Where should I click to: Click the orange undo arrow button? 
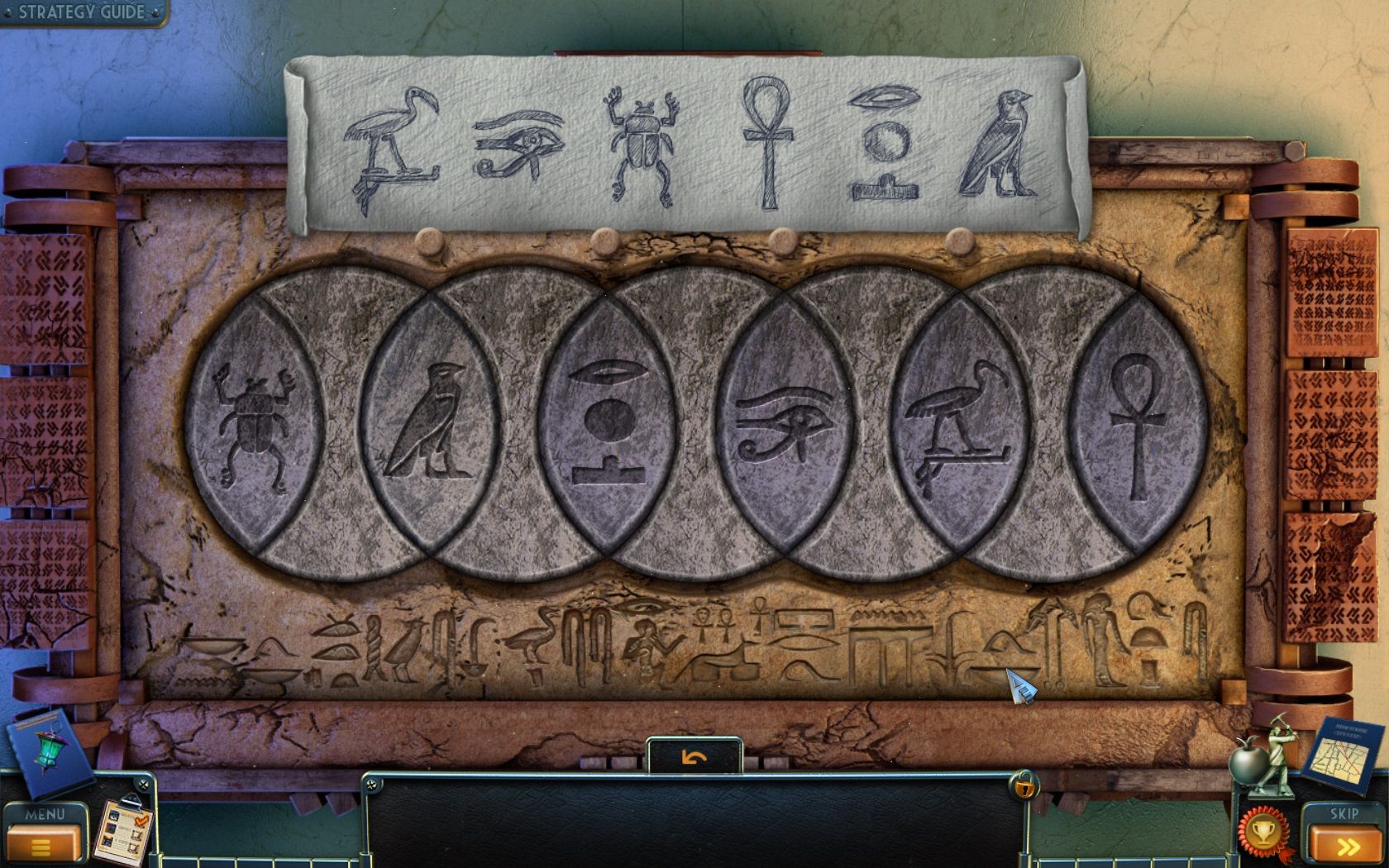tap(694, 756)
